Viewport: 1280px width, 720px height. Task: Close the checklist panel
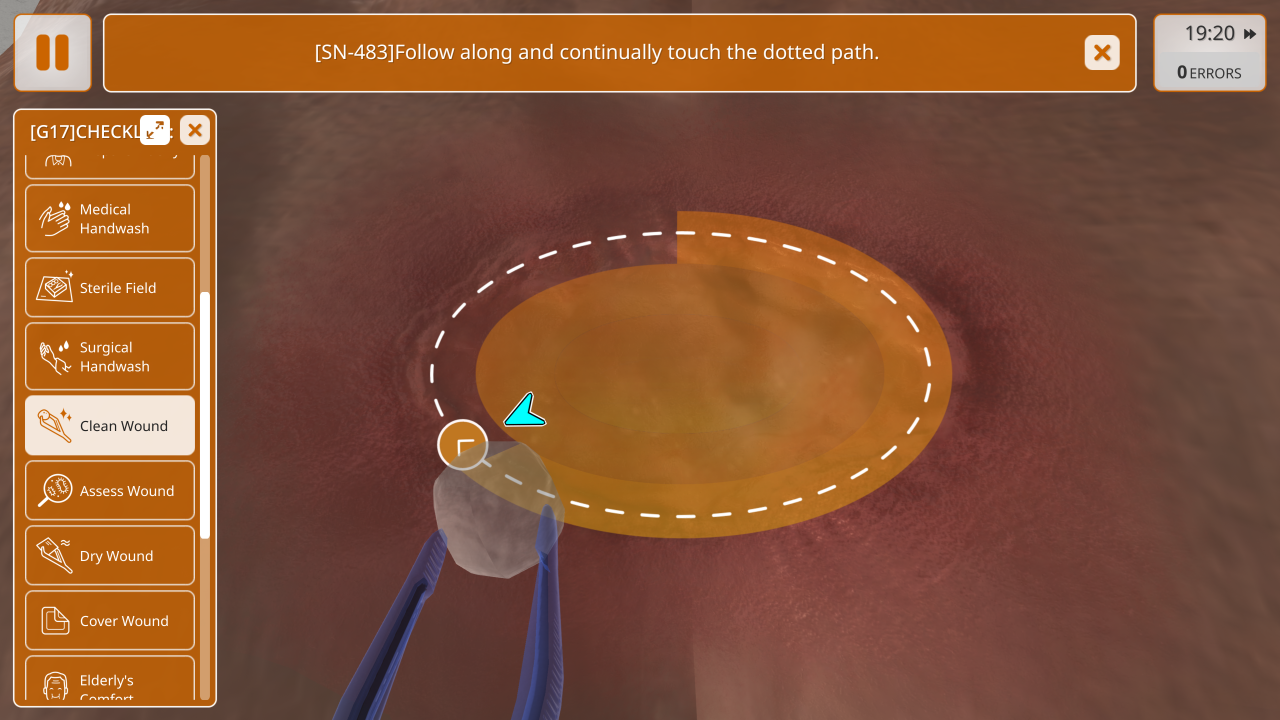pyautogui.click(x=195, y=130)
